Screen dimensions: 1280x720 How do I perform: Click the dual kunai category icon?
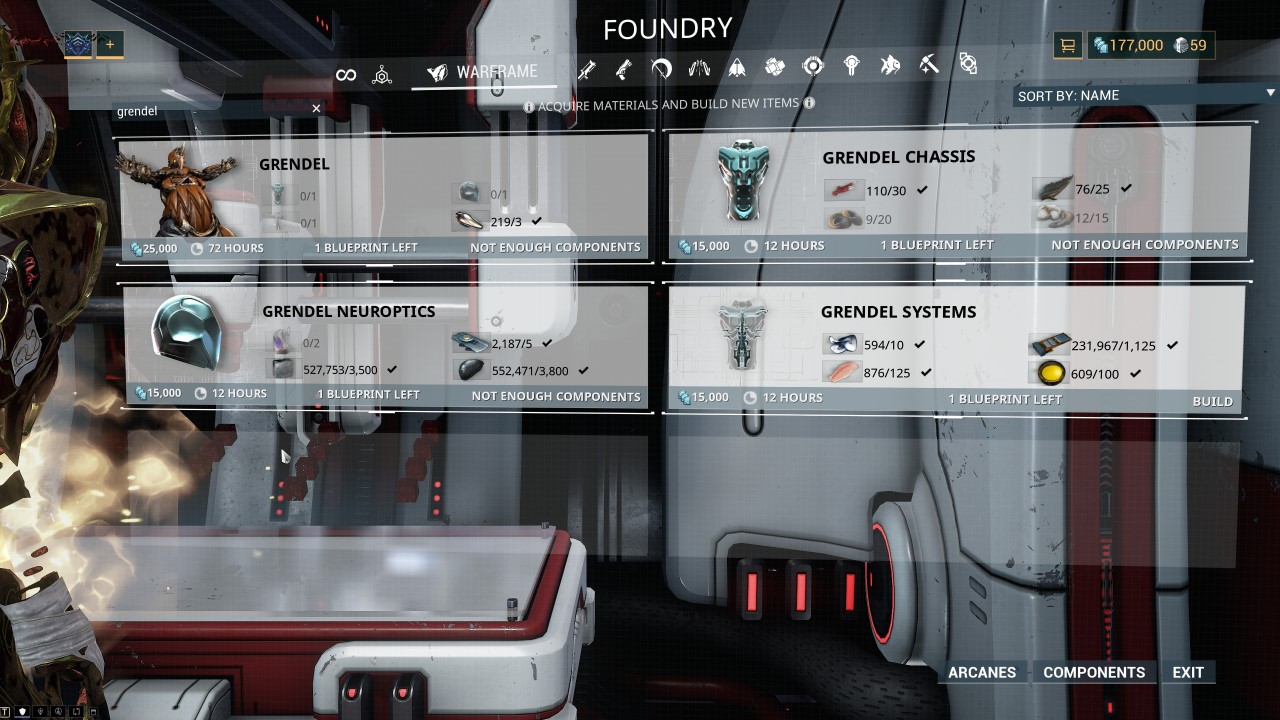699,66
